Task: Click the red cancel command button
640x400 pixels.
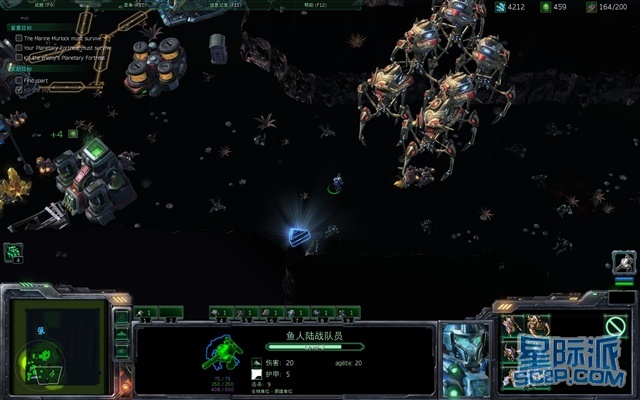Action: click(616, 325)
